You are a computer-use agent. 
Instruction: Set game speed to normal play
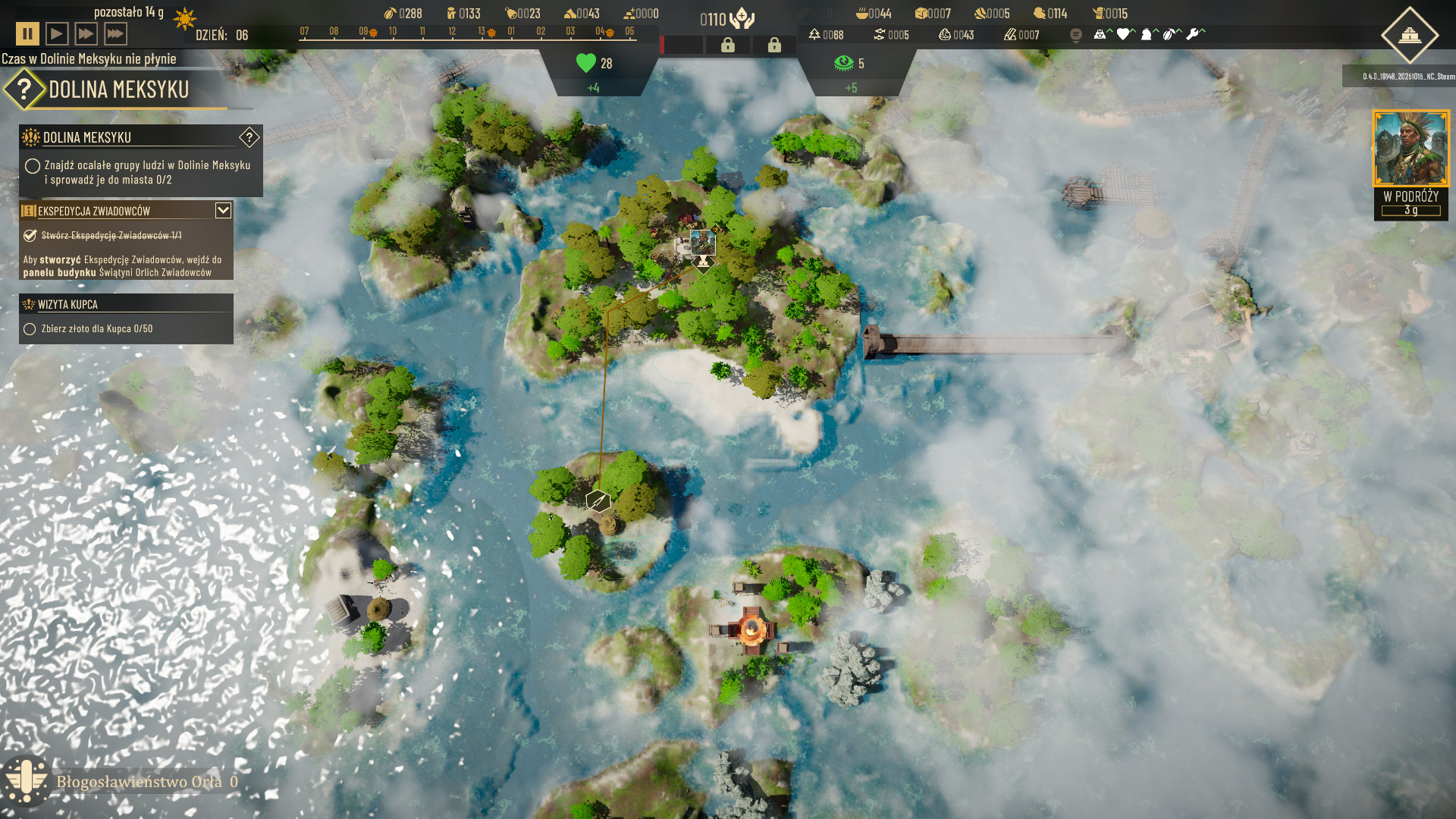(x=57, y=34)
